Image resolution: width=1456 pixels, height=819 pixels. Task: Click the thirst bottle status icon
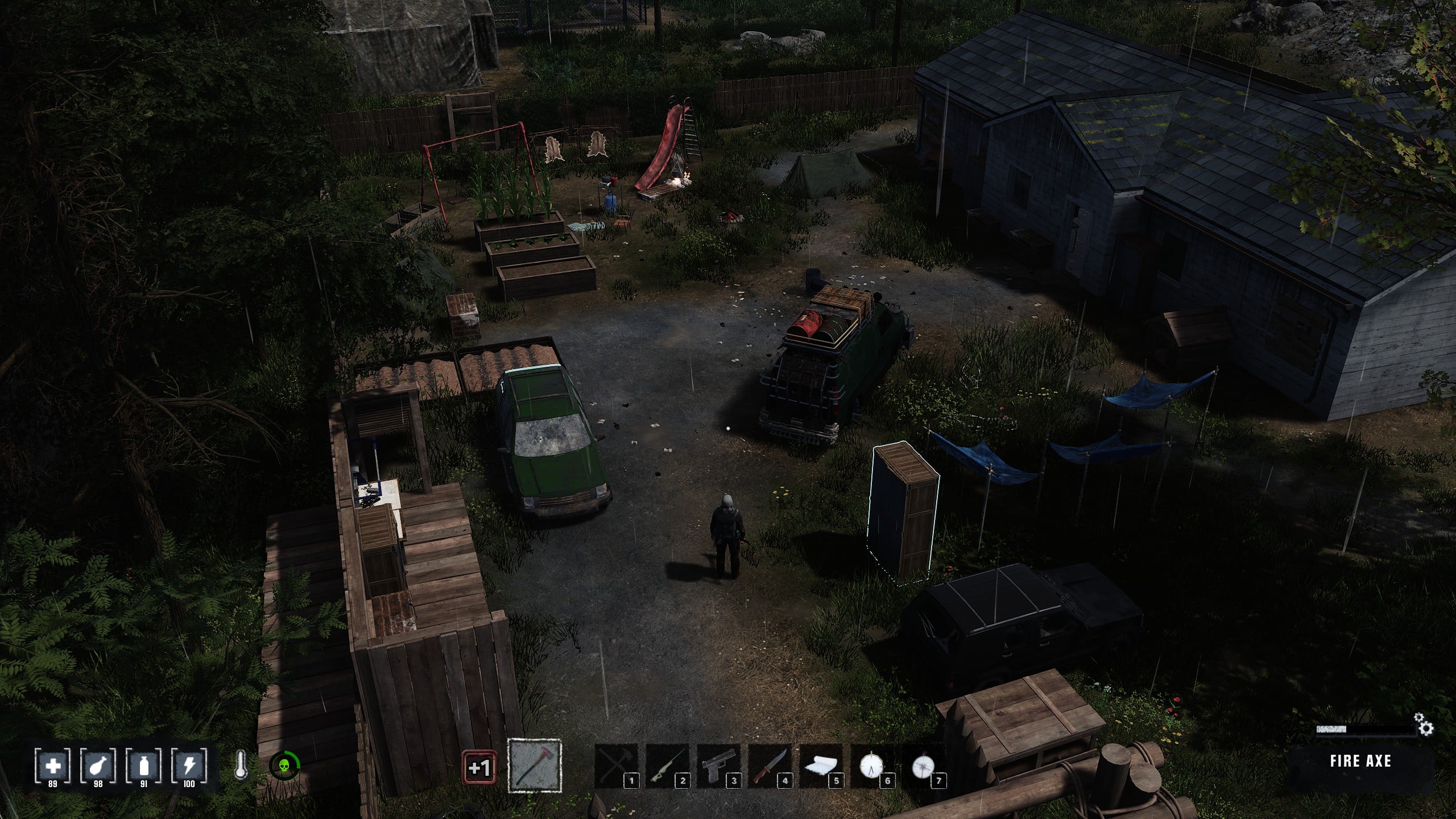click(144, 766)
